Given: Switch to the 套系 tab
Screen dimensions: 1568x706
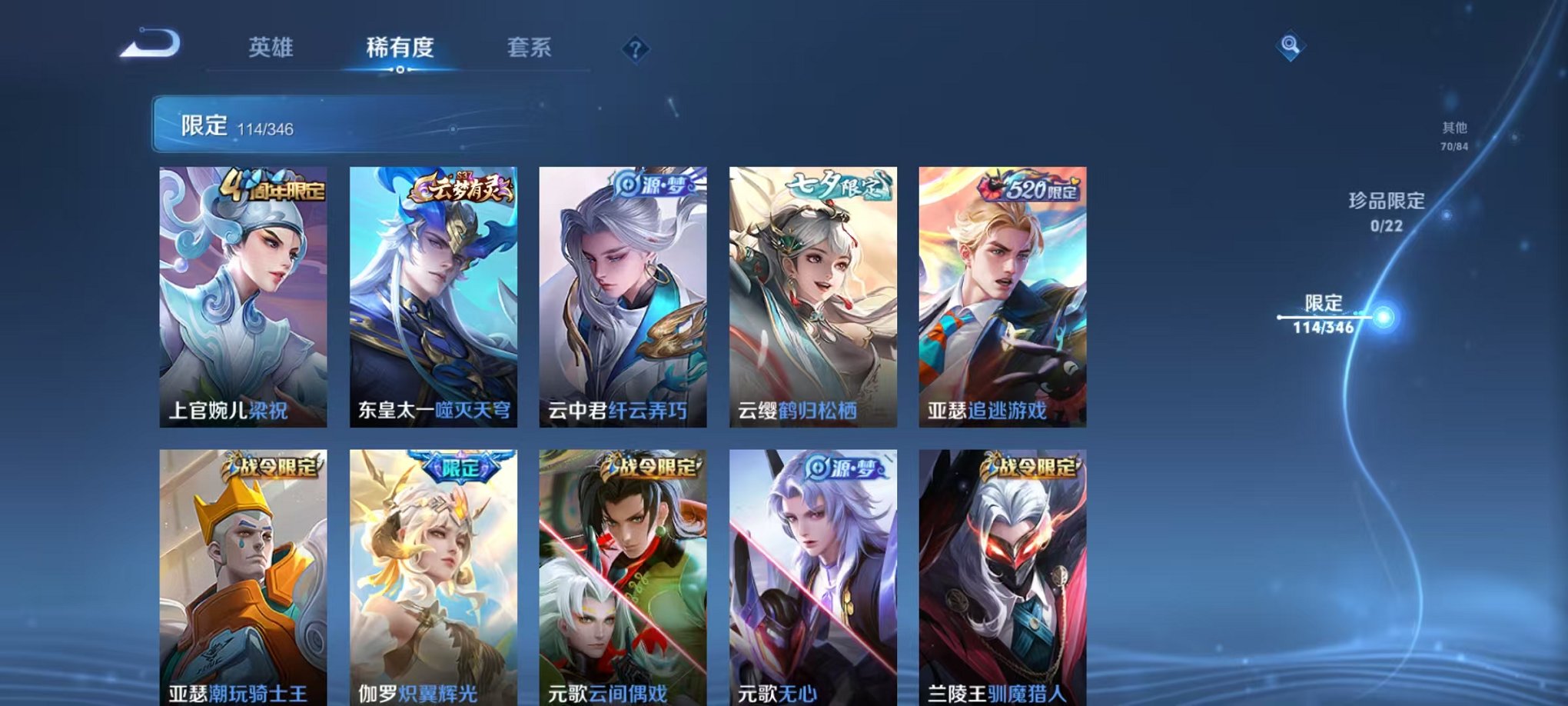Looking at the screenshot, I should point(530,48).
